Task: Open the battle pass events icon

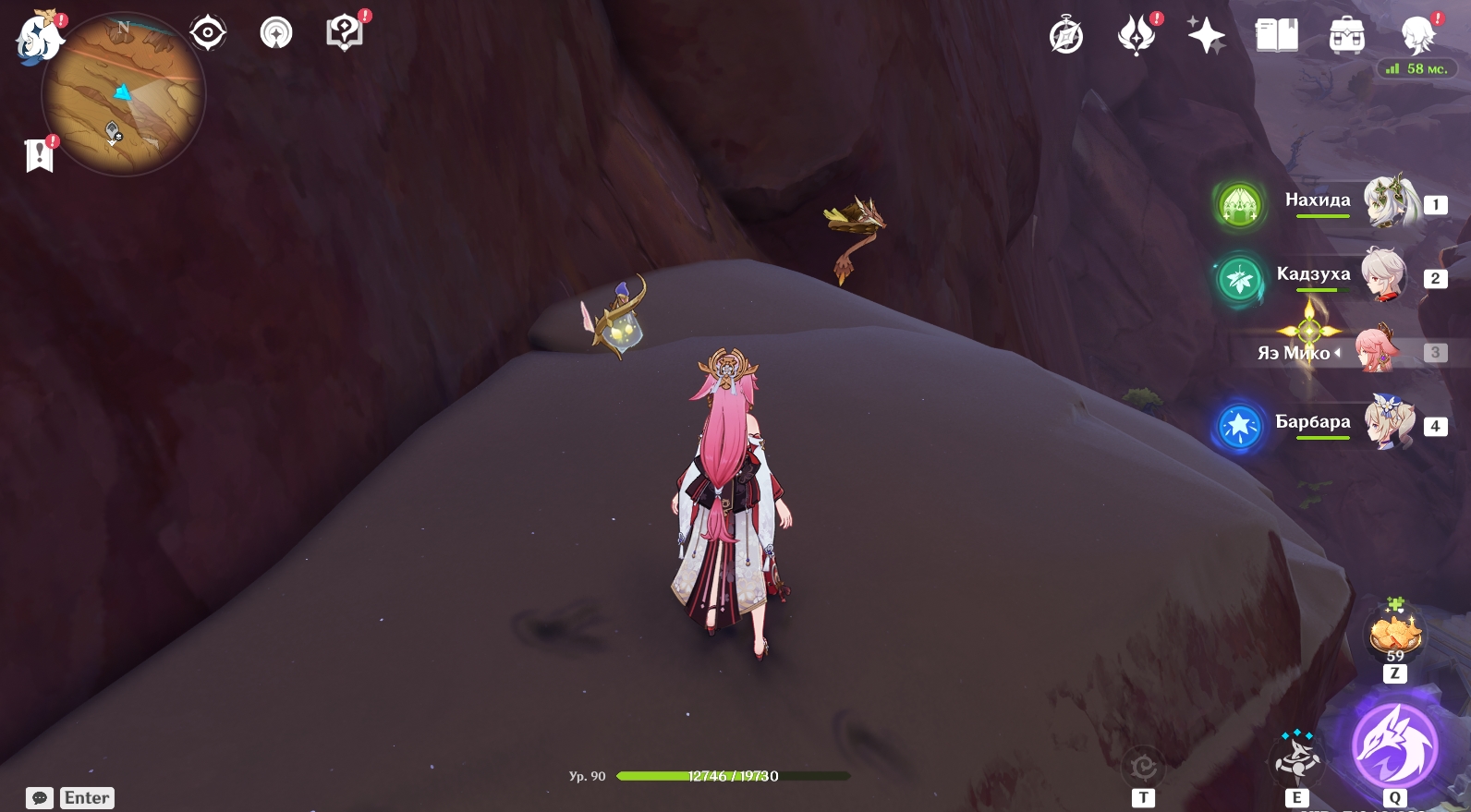Action: [1137, 37]
